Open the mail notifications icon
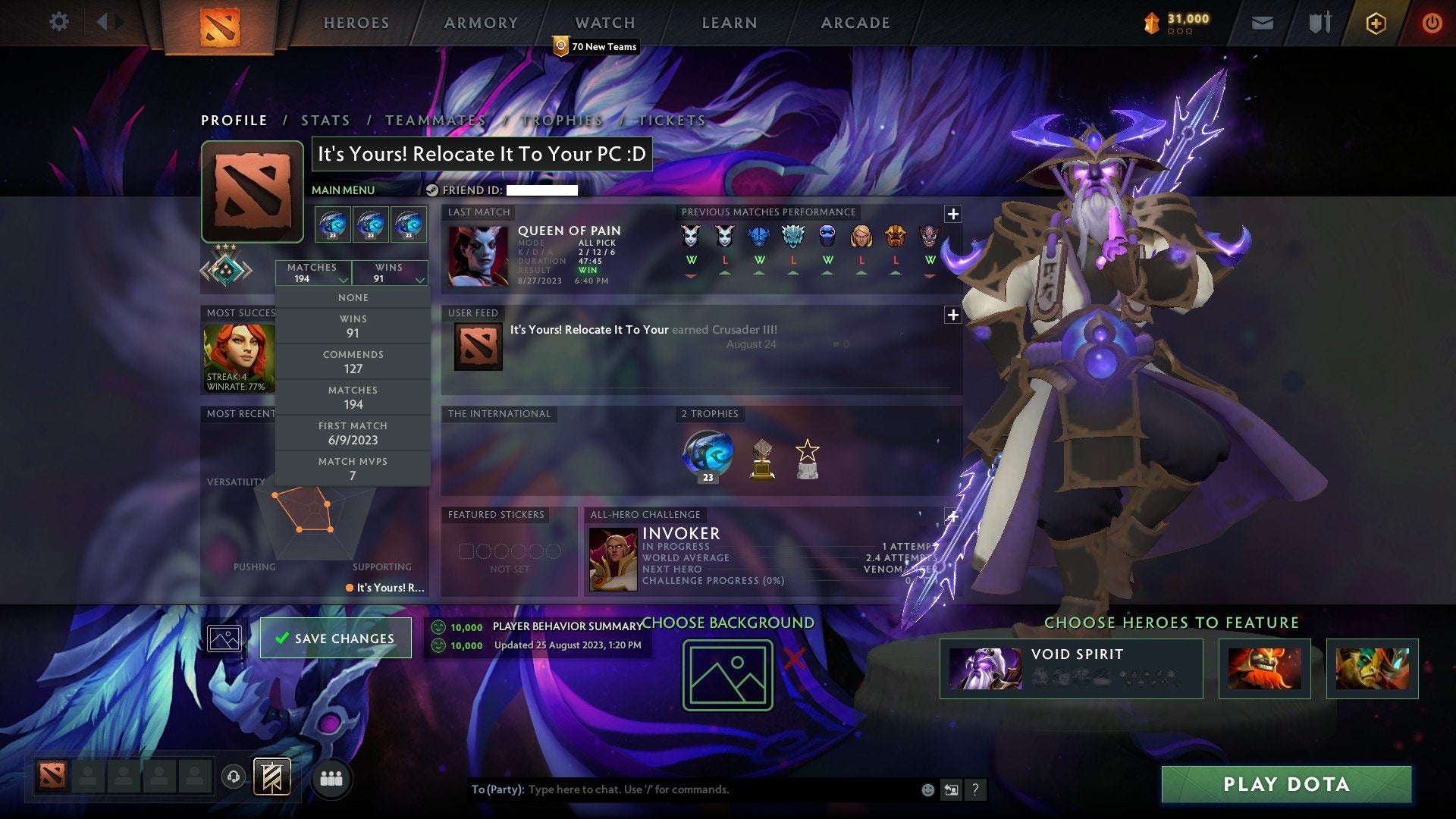Screen dimensions: 1456x819 [x=1262, y=22]
